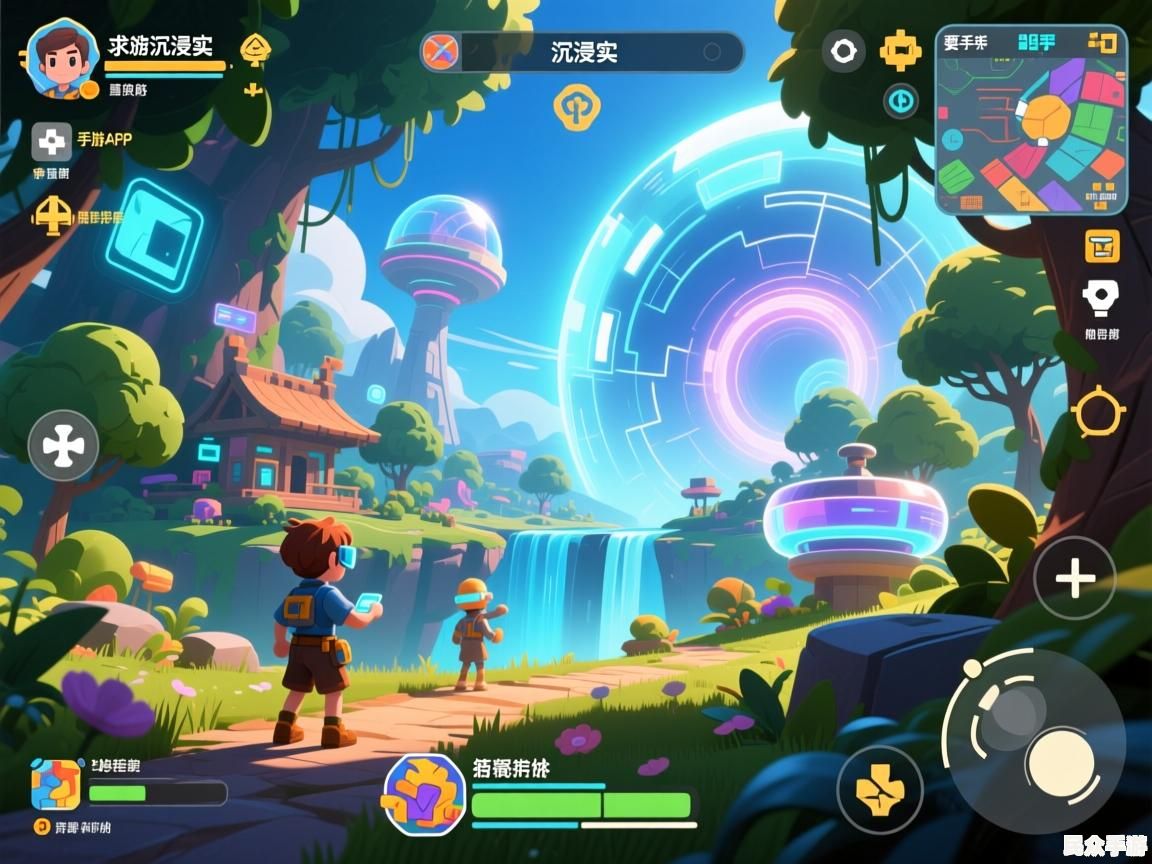Click the yellow gamepad icon

pyautogui.click(x=900, y=49)
